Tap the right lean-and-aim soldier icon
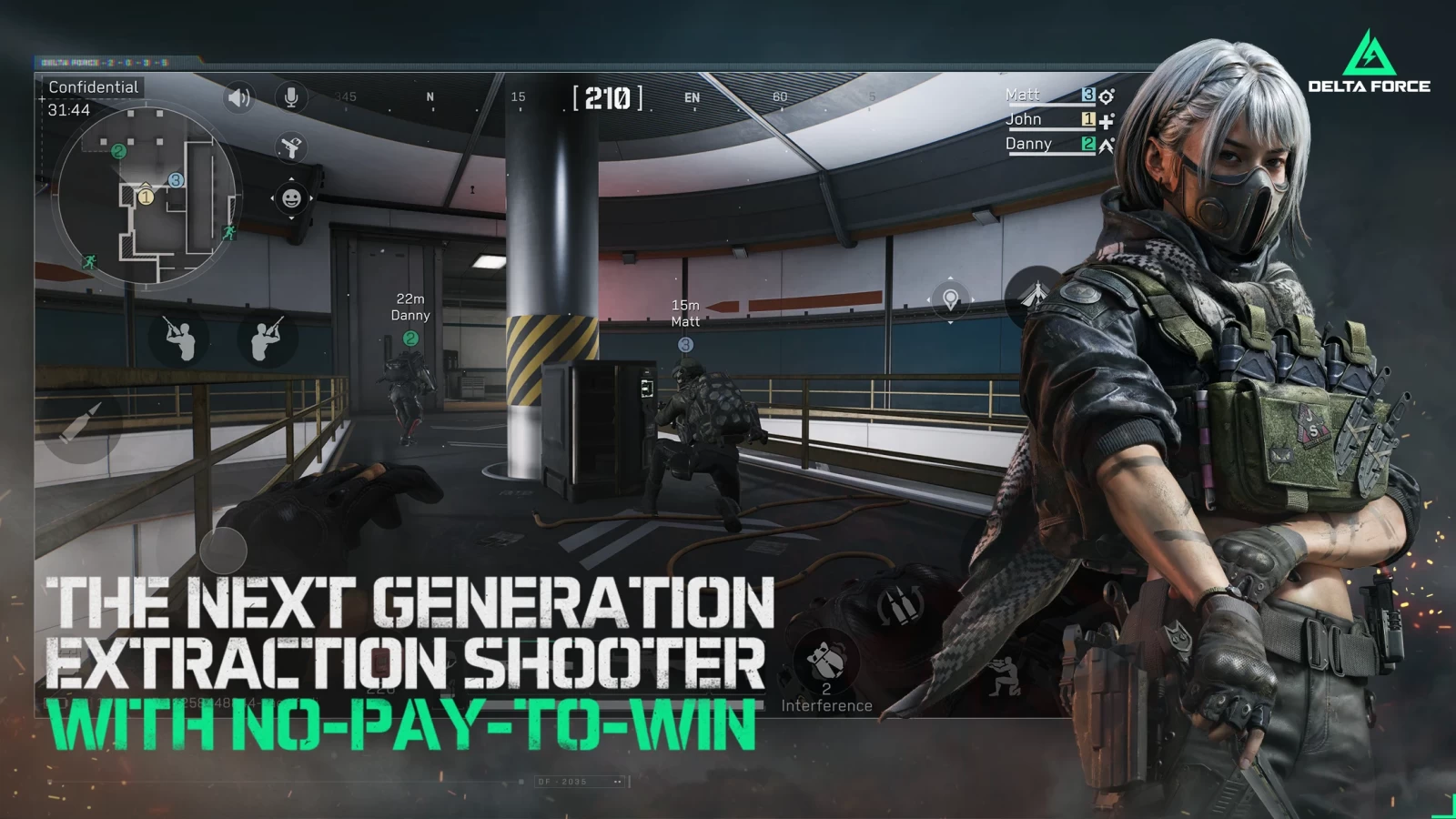1456x819 pixels. click(x=266, y=339)
